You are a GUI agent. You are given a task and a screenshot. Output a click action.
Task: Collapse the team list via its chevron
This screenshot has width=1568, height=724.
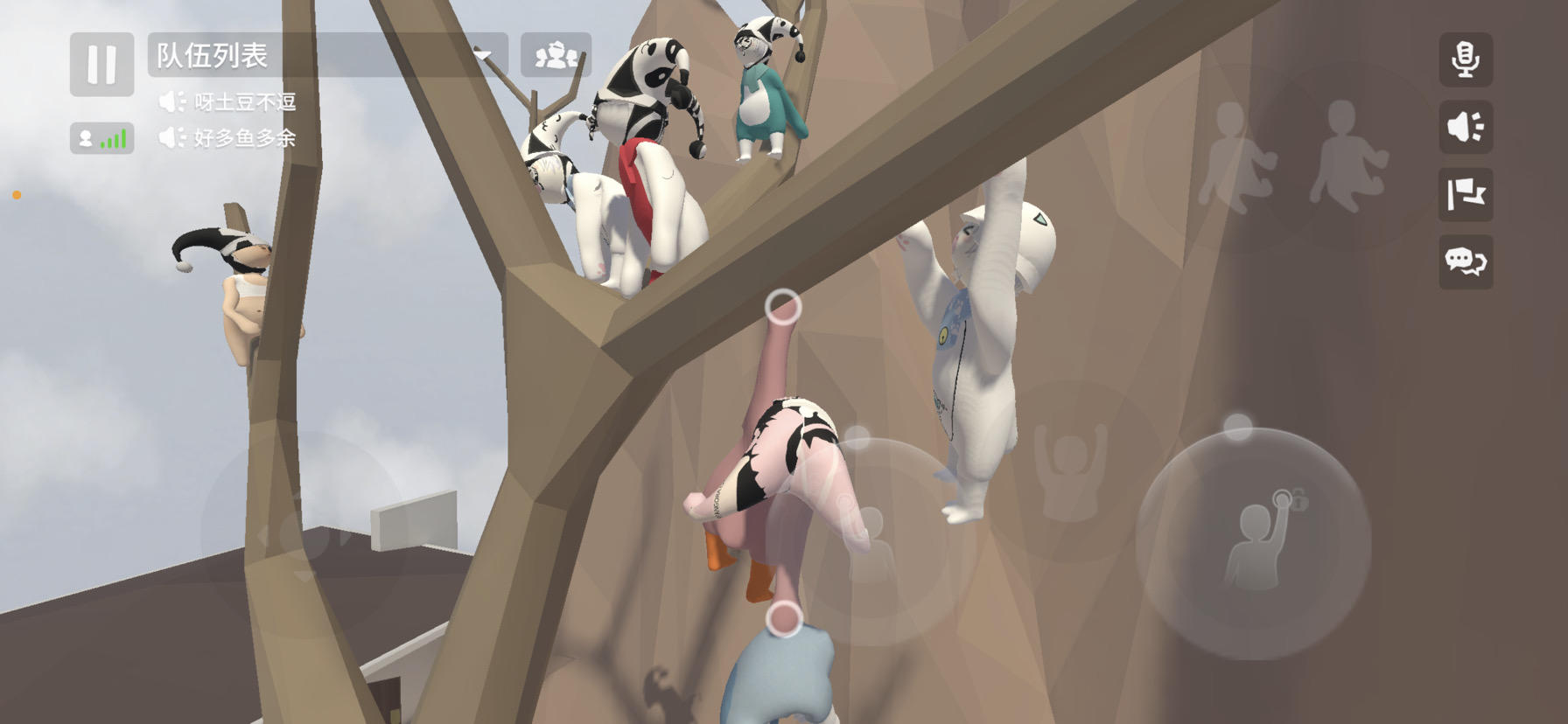pyautogui.click(x=484, y=54)
